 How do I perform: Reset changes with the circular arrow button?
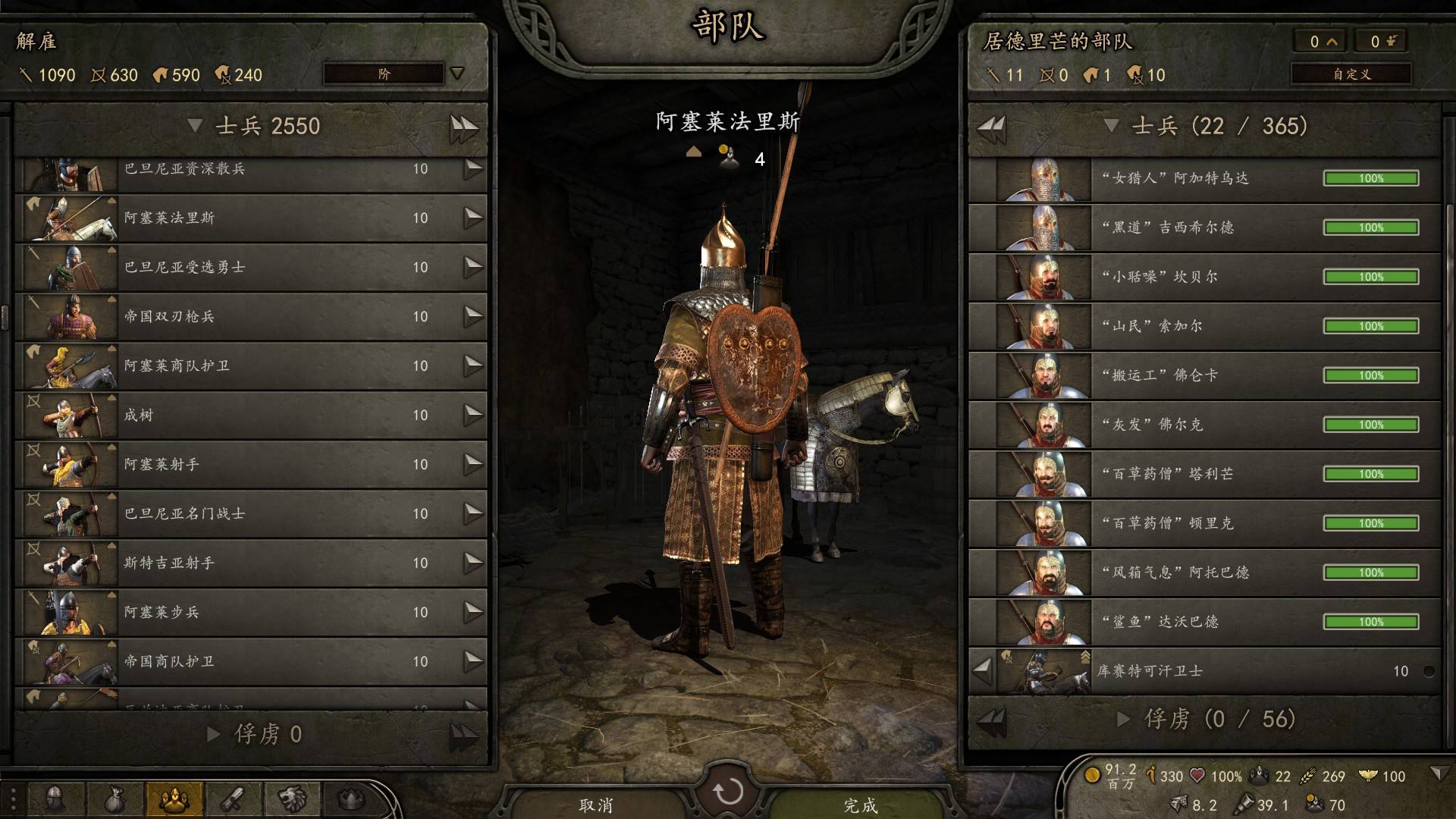(x=728, y=792)
